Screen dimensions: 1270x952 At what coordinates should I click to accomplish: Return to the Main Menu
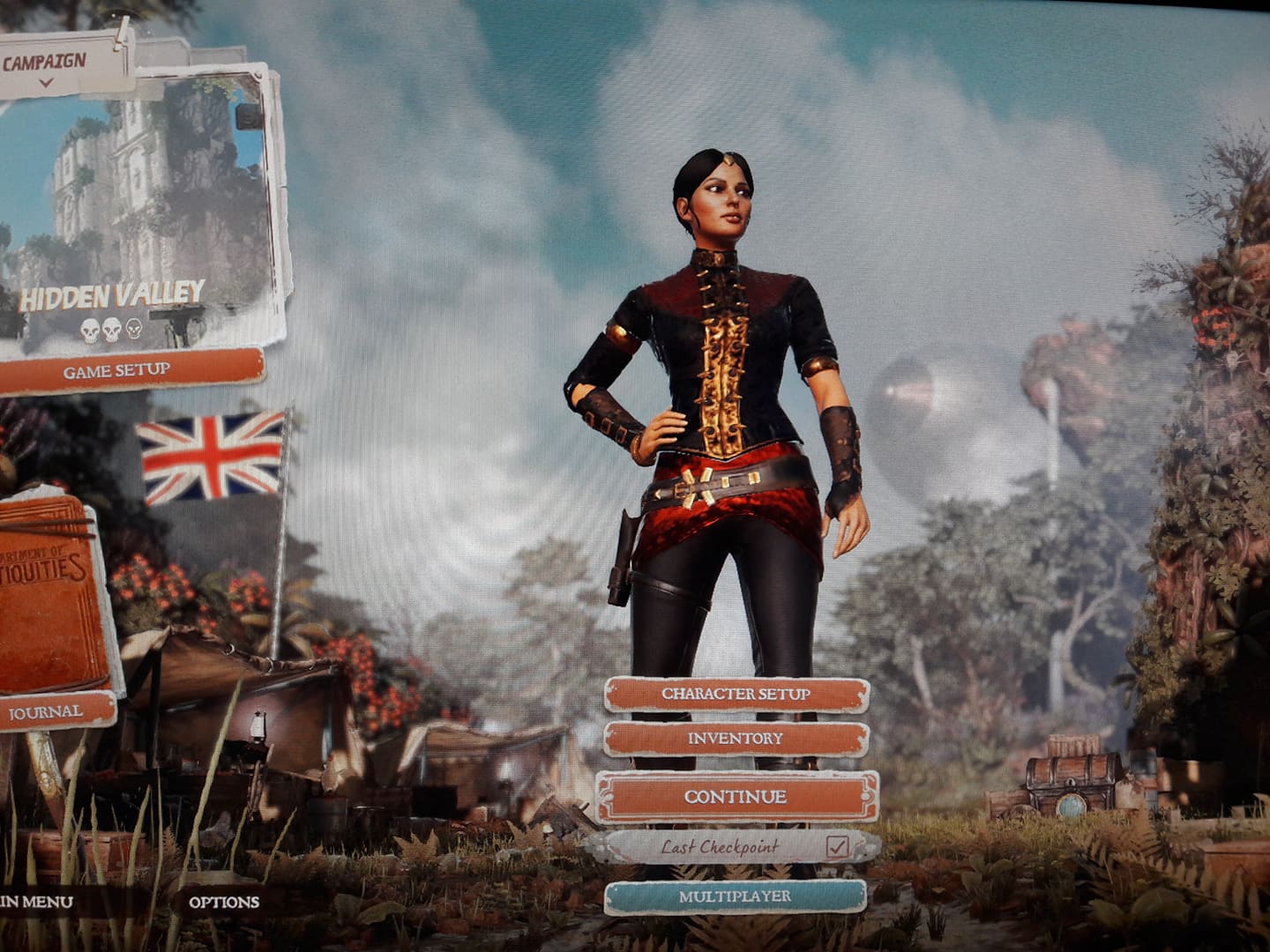pyautogui.click(x=35, y=902)
